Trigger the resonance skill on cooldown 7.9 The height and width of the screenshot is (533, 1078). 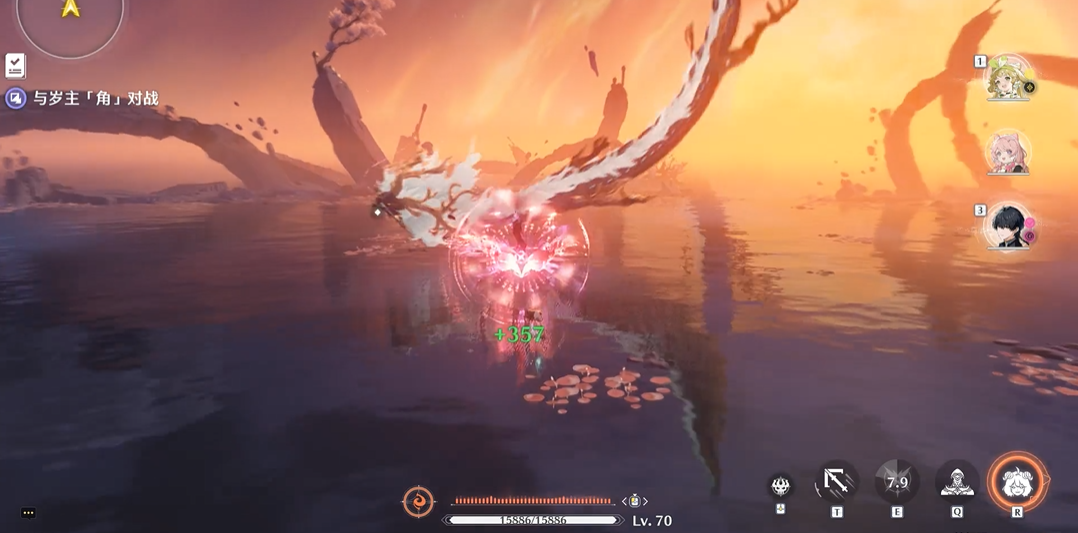click(x=897, y=483)
